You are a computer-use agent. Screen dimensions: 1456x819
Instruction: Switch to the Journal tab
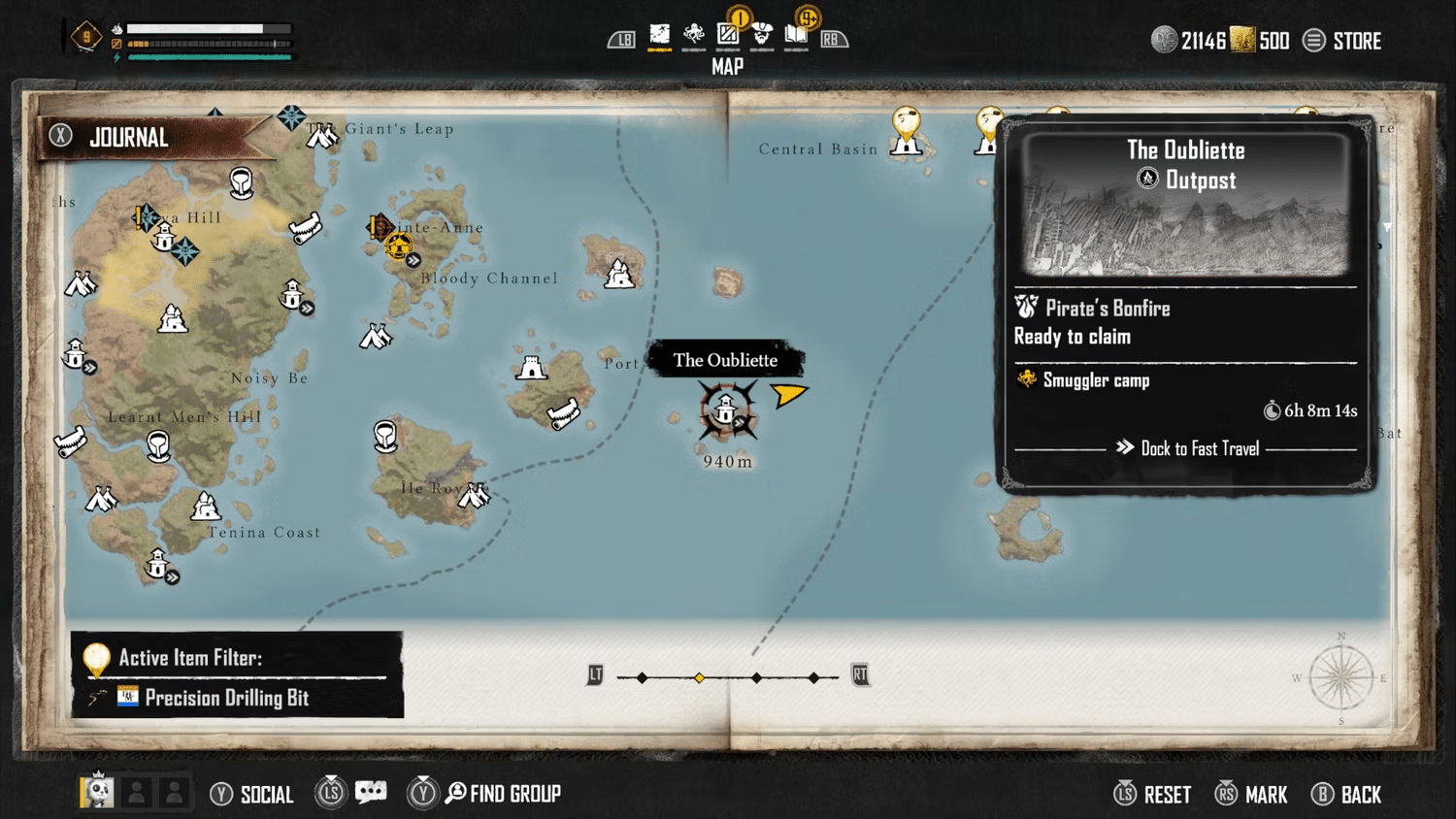point(127,137)
